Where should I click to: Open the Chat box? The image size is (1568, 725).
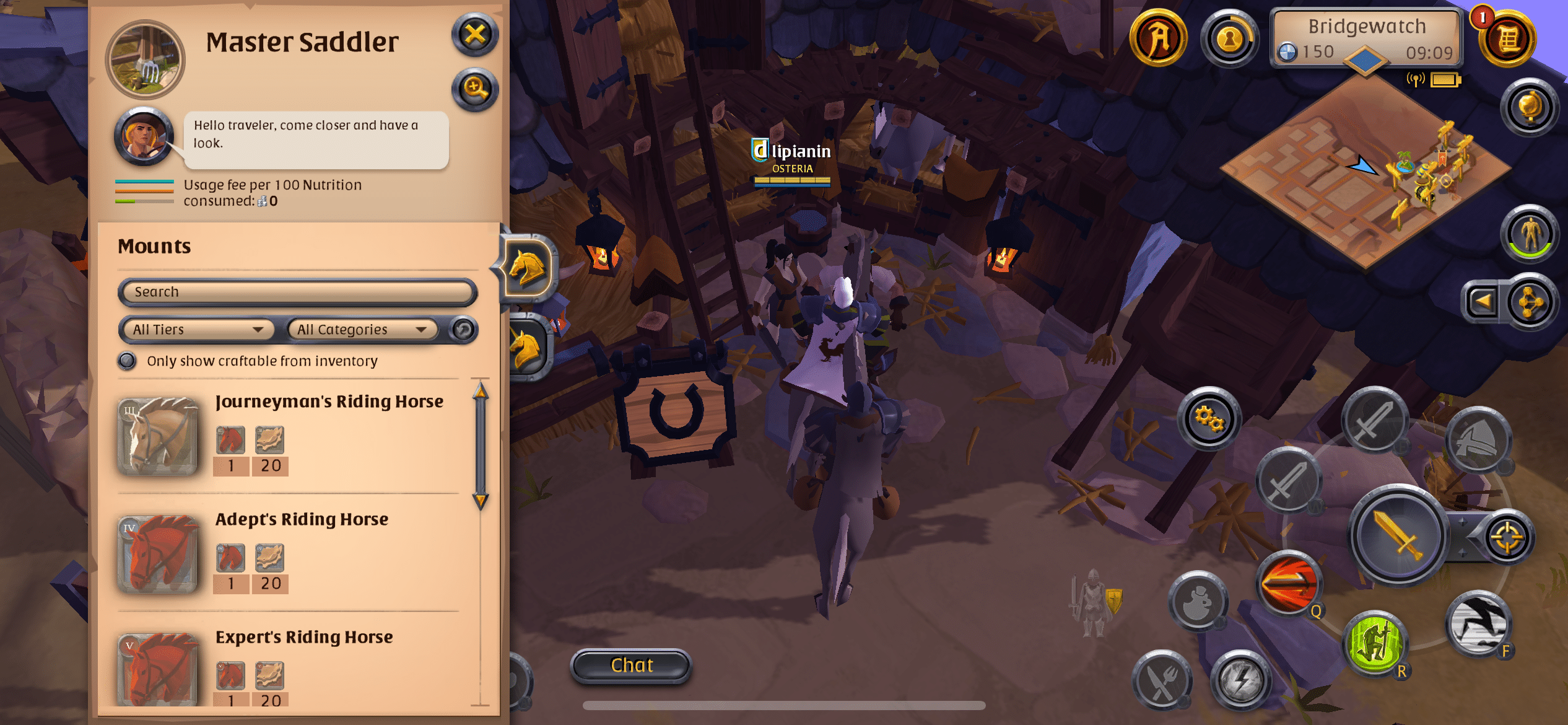coord(631,666)
